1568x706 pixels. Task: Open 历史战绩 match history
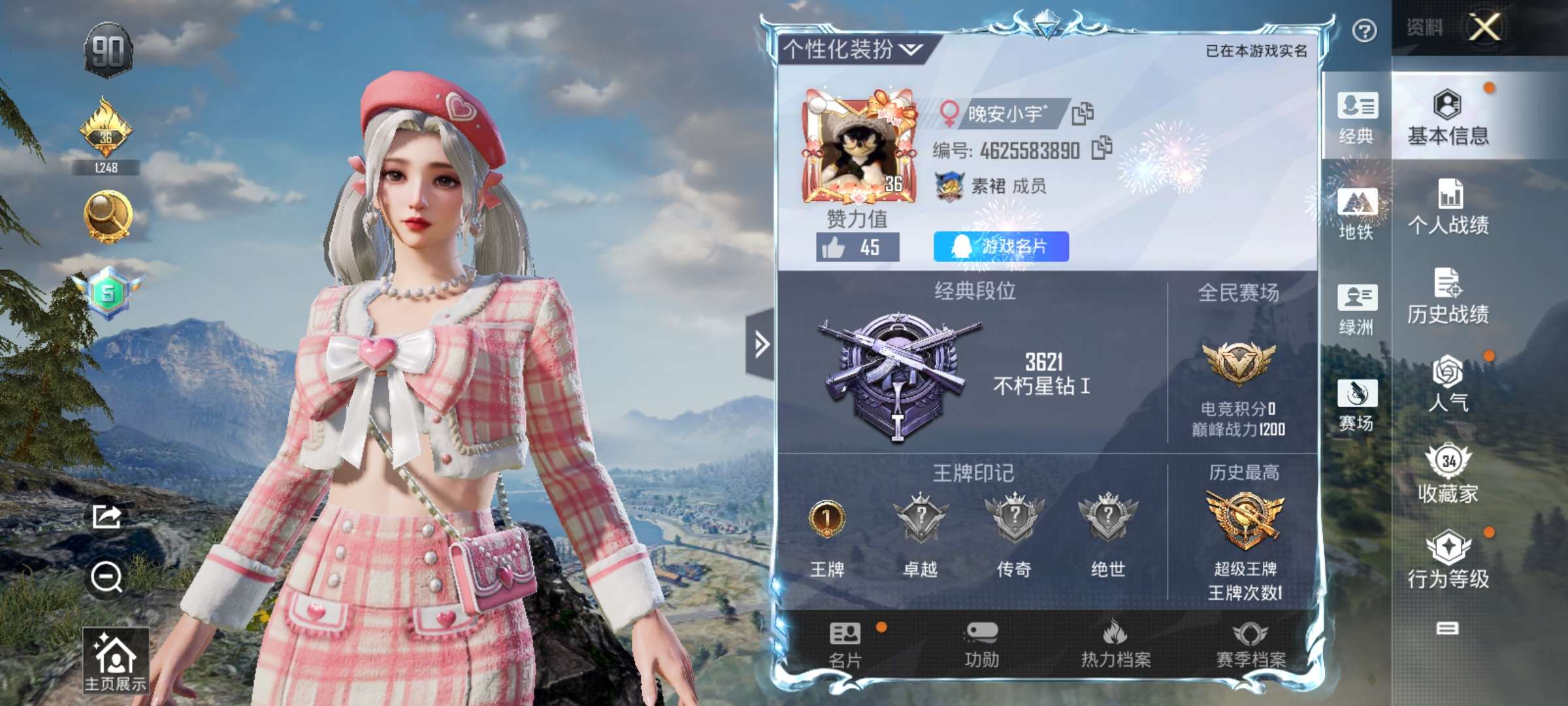pyautogui.click(x=1448, y=296)
